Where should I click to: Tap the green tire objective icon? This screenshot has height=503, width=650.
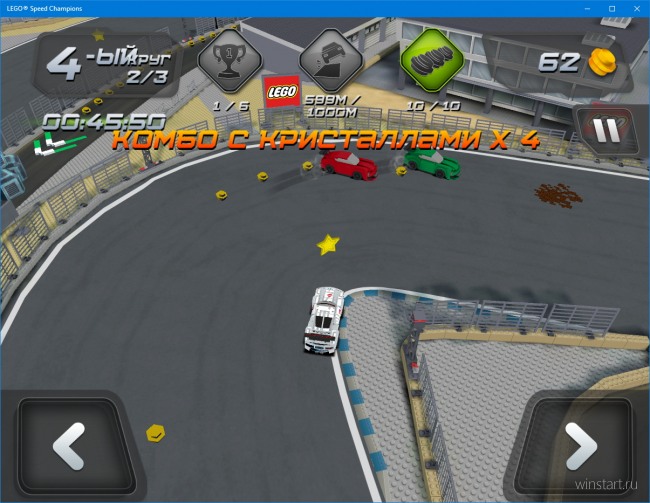(x=431, y=62)
